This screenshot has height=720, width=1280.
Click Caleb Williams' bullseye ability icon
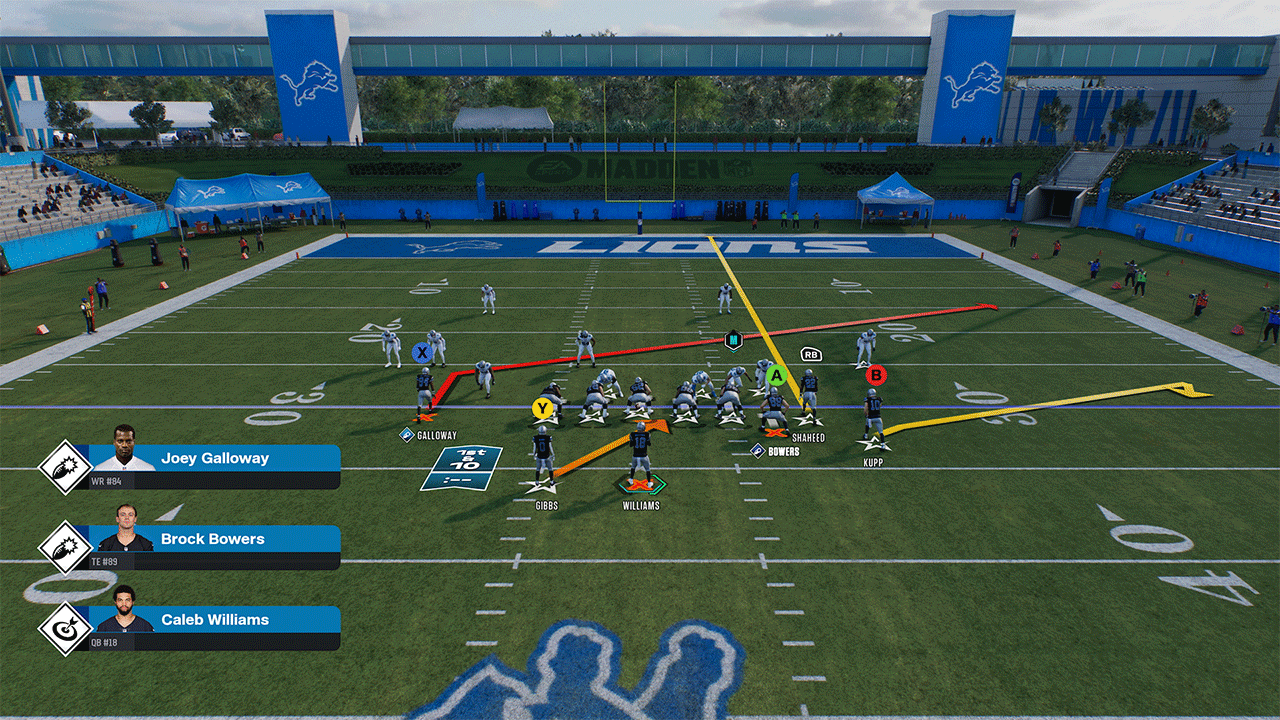(65, 629)
